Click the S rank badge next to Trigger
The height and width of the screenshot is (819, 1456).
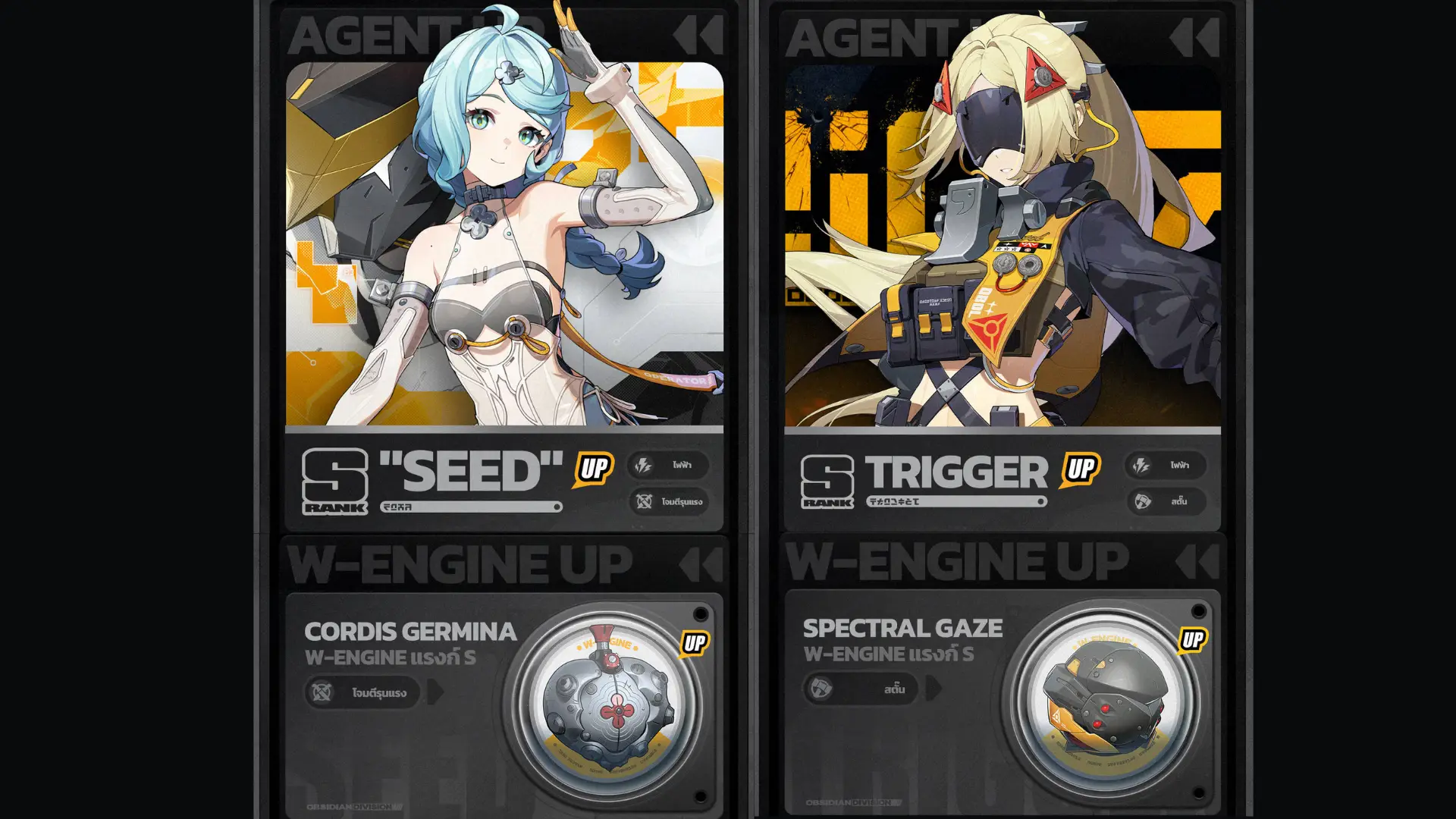point(827,481)
